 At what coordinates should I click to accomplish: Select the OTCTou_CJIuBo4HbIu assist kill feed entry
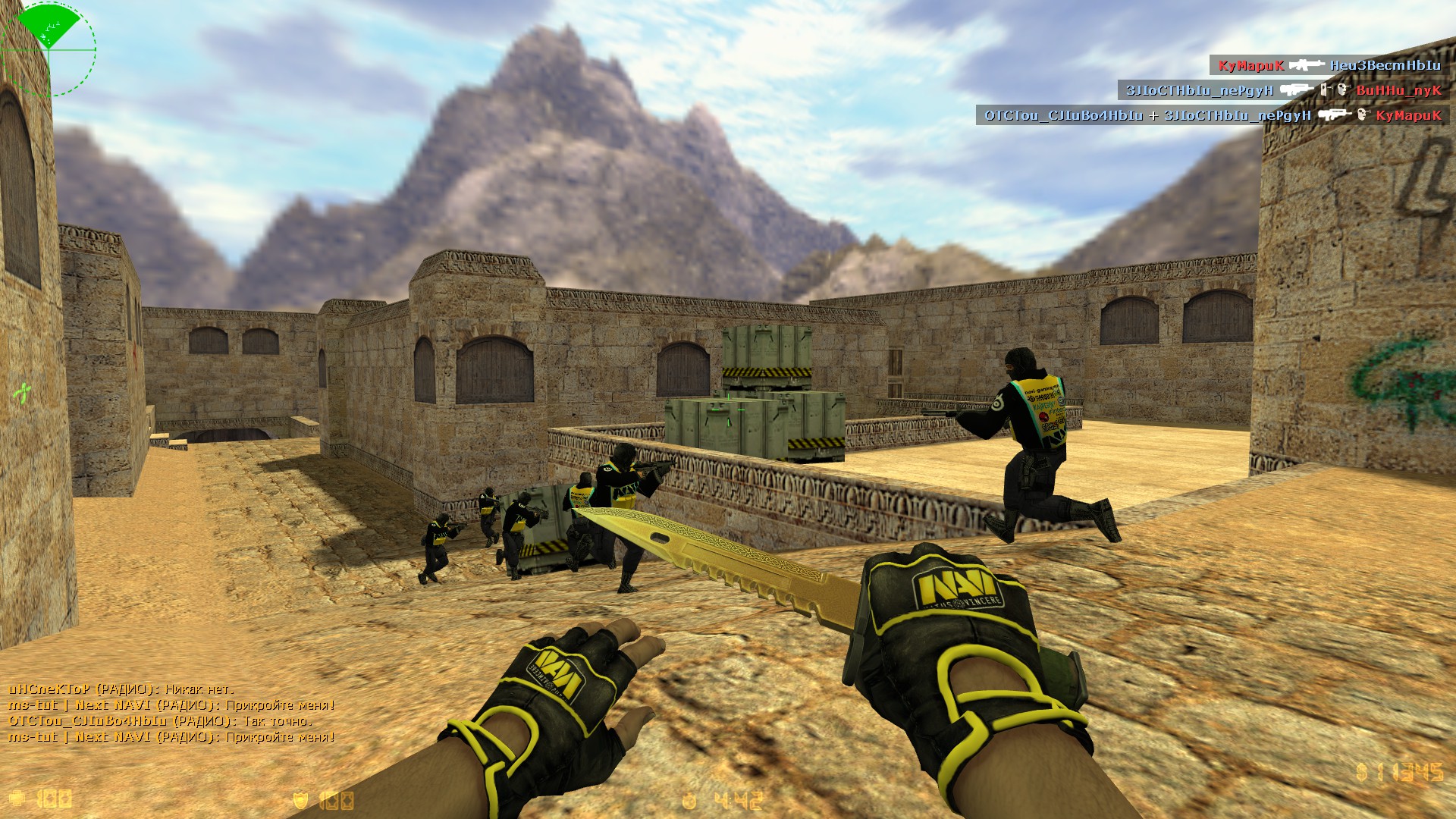click(x=1212, y=115)
